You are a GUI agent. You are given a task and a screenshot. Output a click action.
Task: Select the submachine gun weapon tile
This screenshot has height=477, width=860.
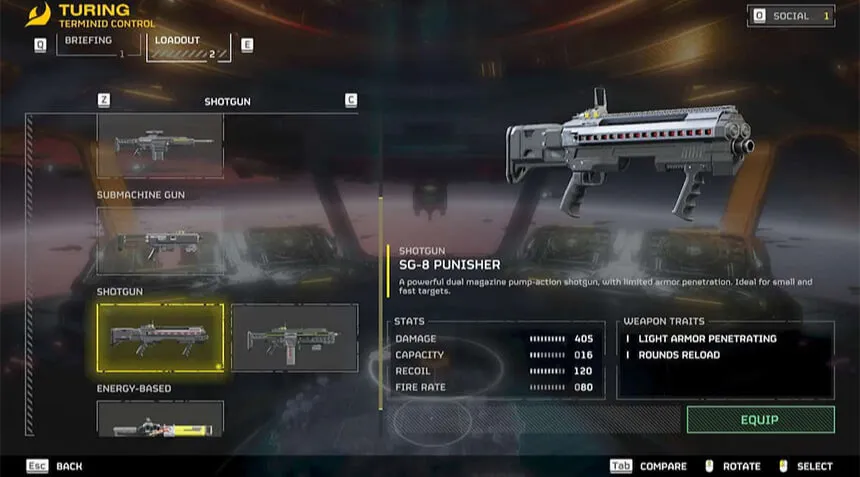pos(160,240)
